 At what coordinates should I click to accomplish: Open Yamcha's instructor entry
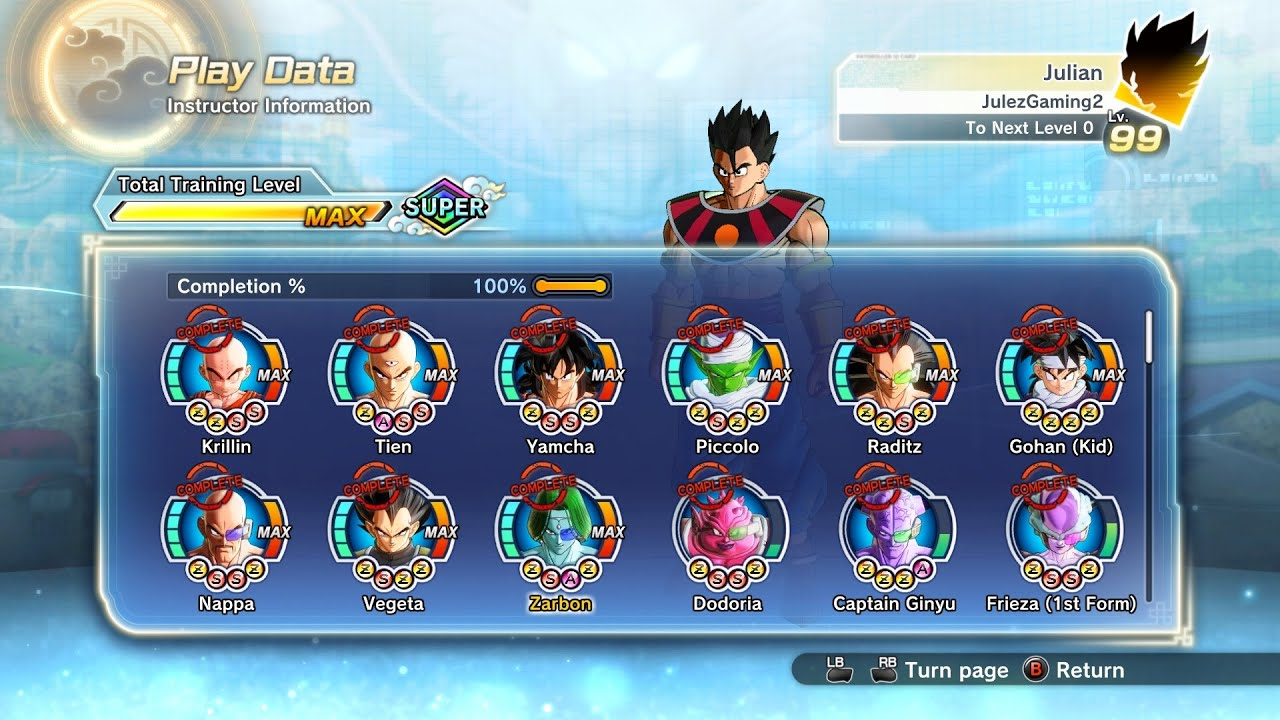(x=560, y=372)
